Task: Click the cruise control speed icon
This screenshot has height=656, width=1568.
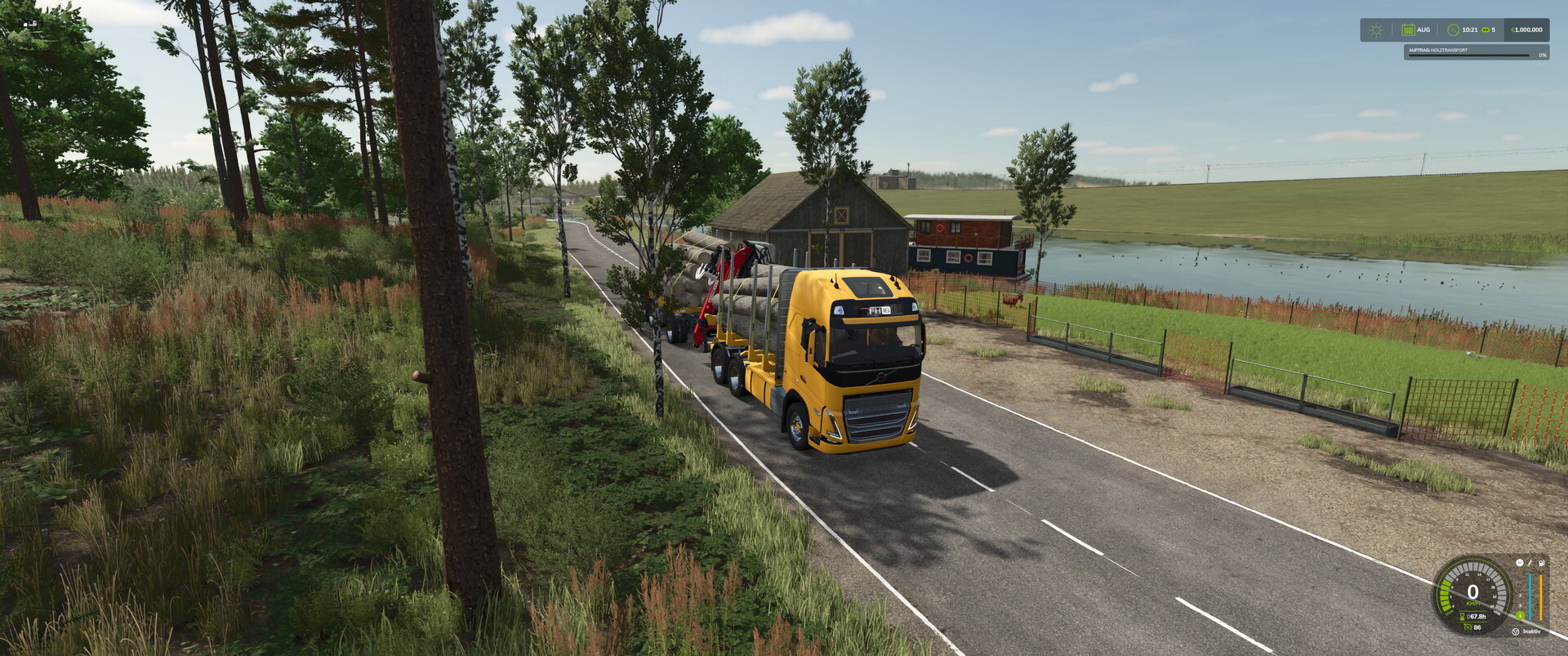Action: point(1468,627)
